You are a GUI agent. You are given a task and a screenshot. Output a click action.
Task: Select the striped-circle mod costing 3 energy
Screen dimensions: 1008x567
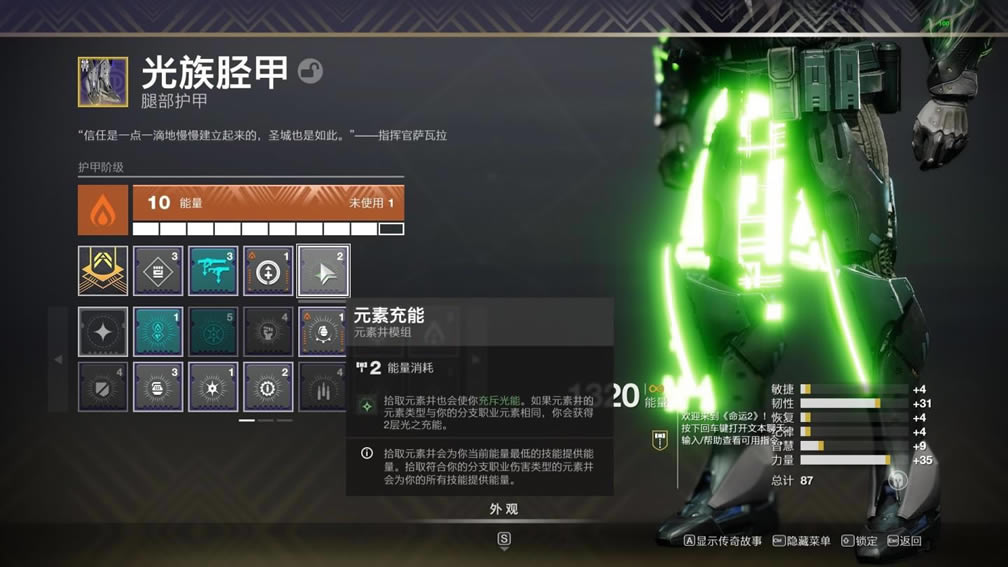pyautogui.click(x=158, y=386)
